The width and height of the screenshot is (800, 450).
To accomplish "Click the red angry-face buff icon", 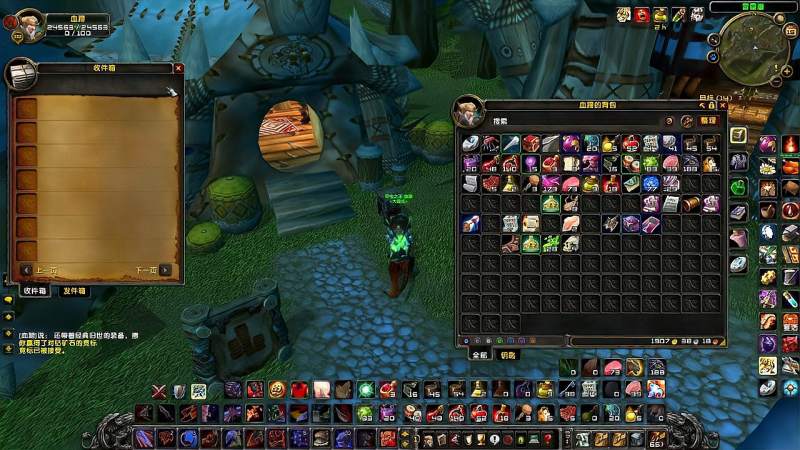I will coord(642,15).
